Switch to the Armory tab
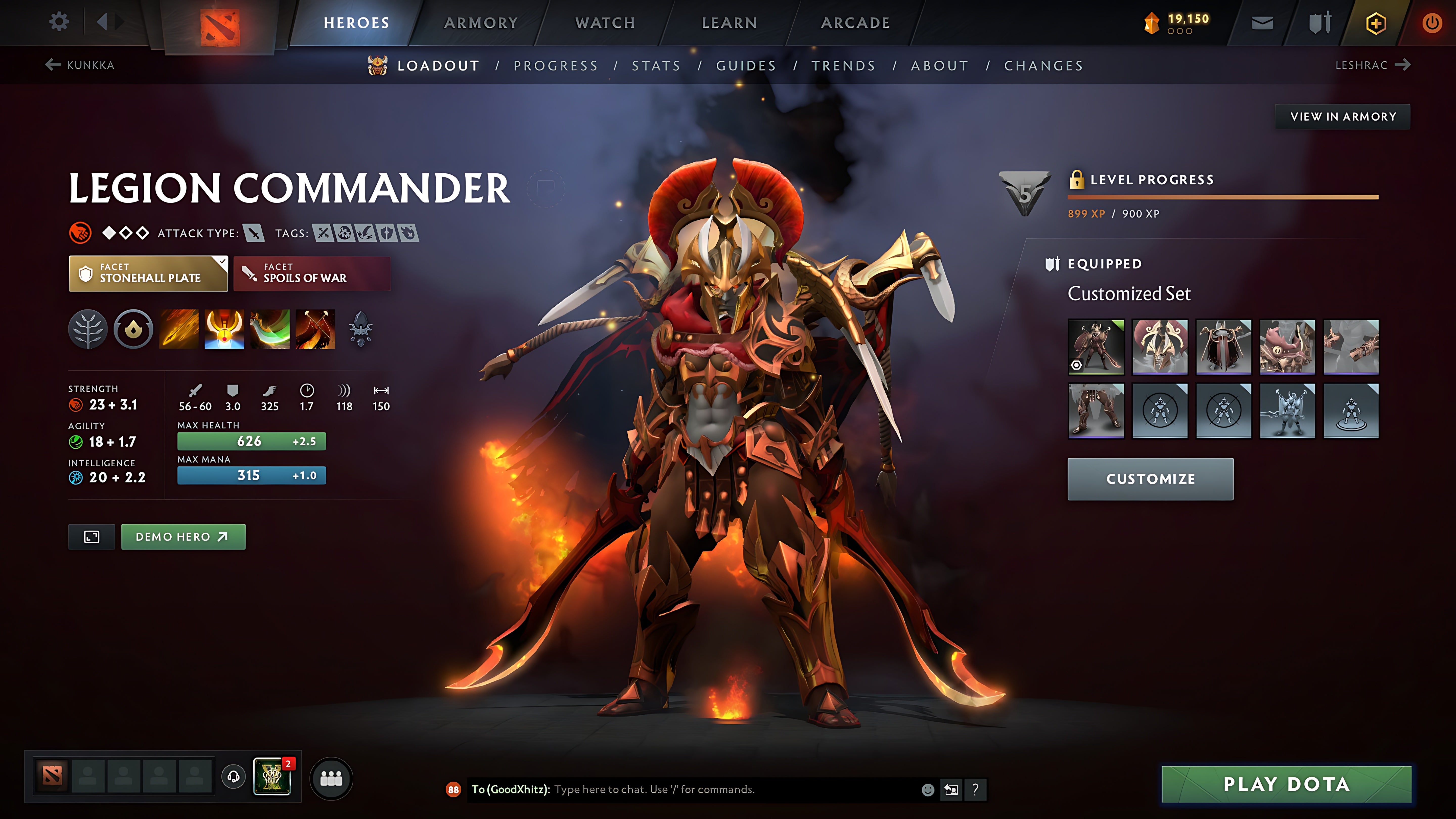This screenshot has width=1456, height=819. tap(481, 22)
